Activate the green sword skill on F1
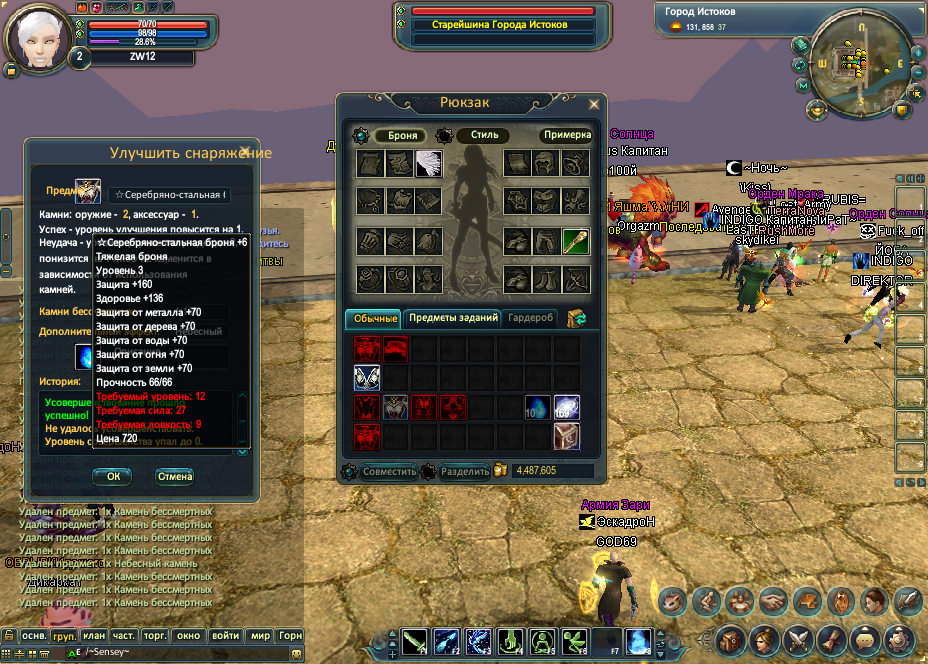The height and width of the screenshot is (664, 928). pos(415,640)
